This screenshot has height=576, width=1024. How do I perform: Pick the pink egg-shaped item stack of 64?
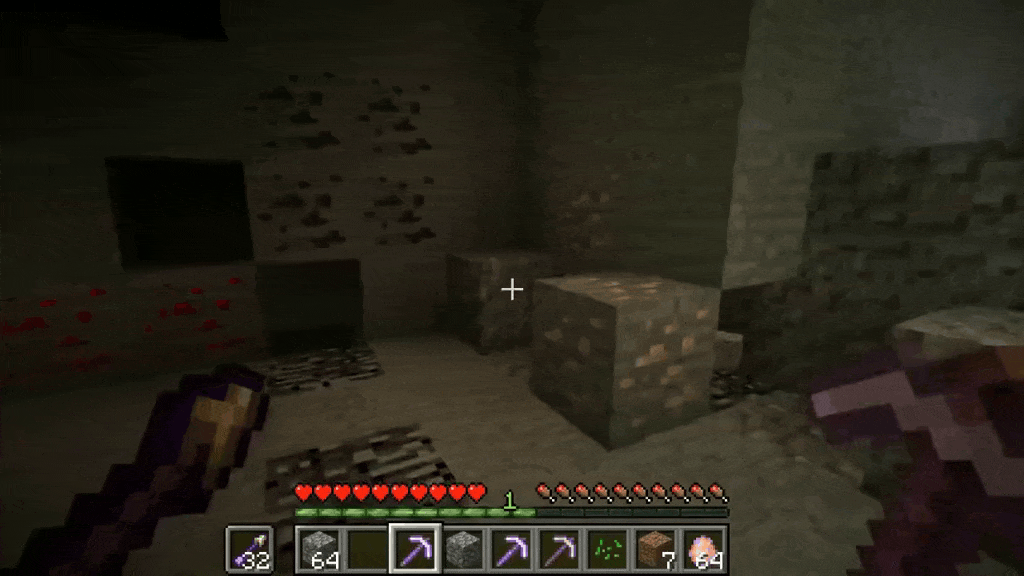(x=704, y=549)
